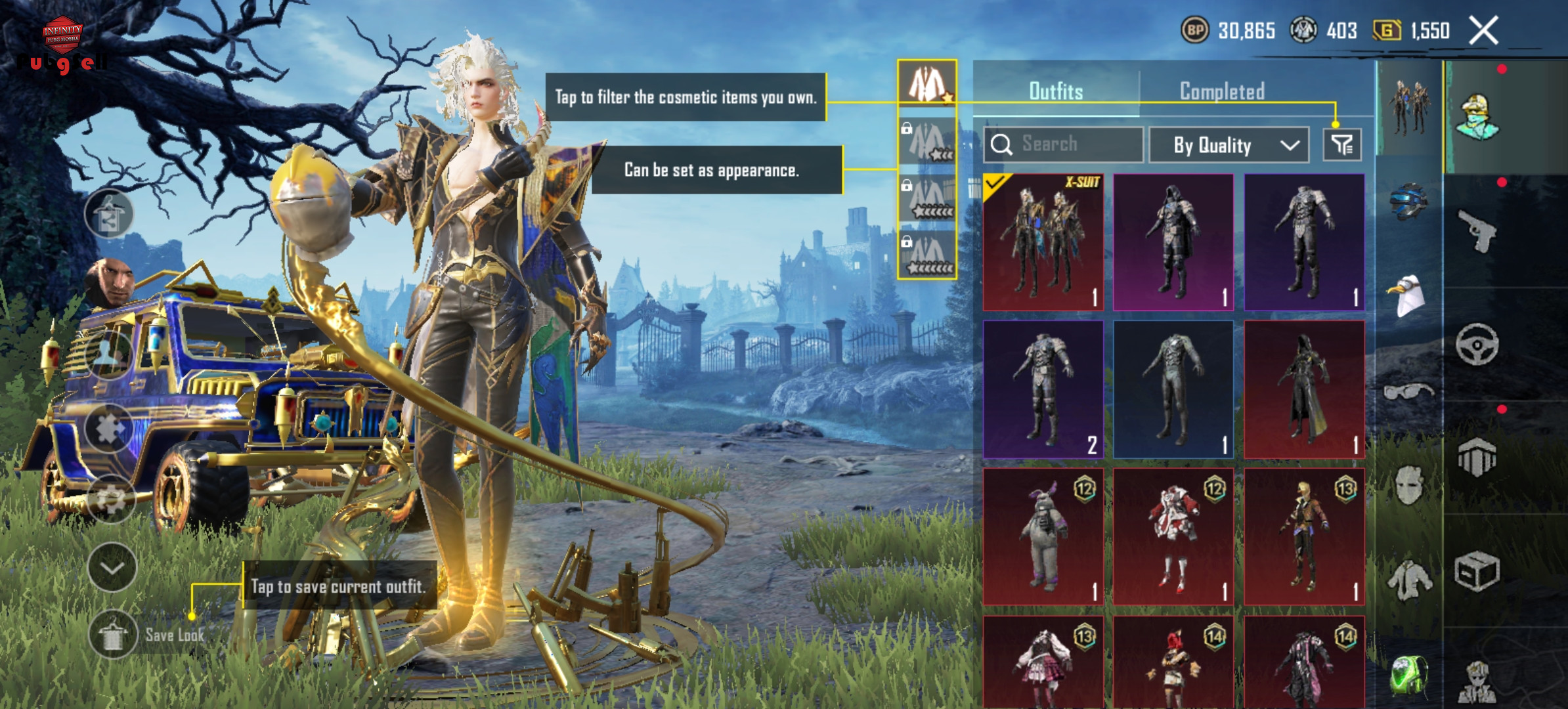1568x709 pixels.
Task: Toggle the owned items filter button
Action: pos(1342,144)
